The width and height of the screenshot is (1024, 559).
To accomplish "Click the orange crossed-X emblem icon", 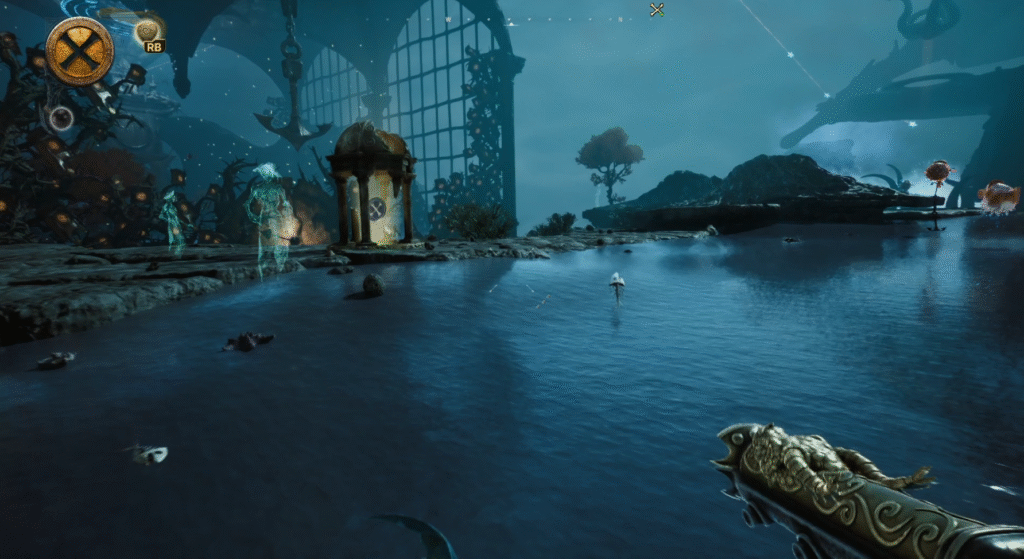I will tap(79, 51).
